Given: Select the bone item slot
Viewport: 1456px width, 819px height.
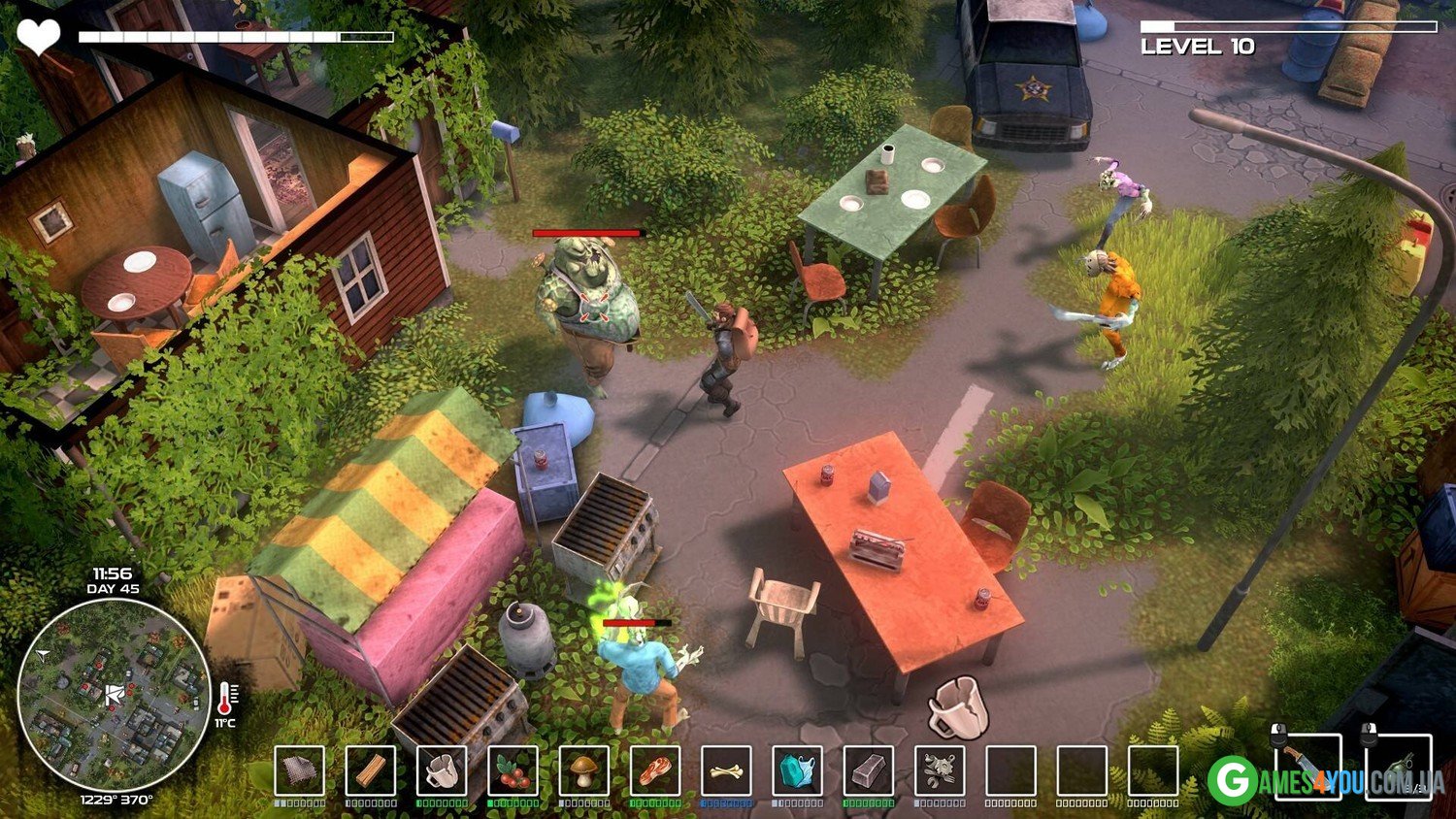Looking at the screenshot, I should pyautogui.click(x=726, y=771).
